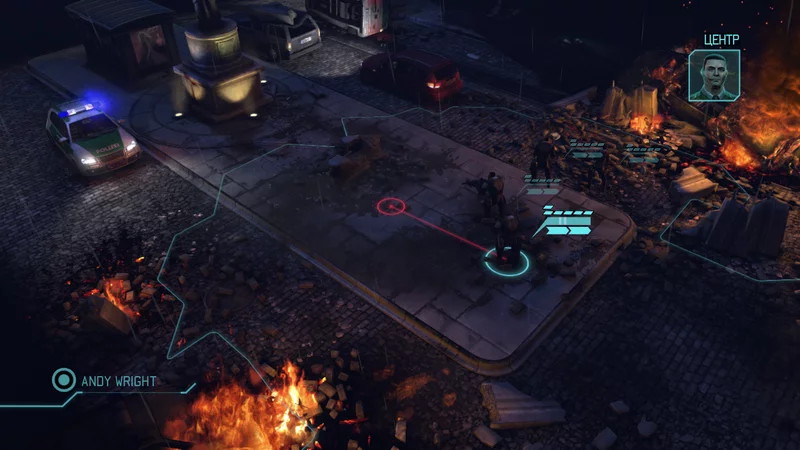Select the Andy Wright unit name label
The width and height of the screenshot is (800, 450).
click(x=120, y=381)
